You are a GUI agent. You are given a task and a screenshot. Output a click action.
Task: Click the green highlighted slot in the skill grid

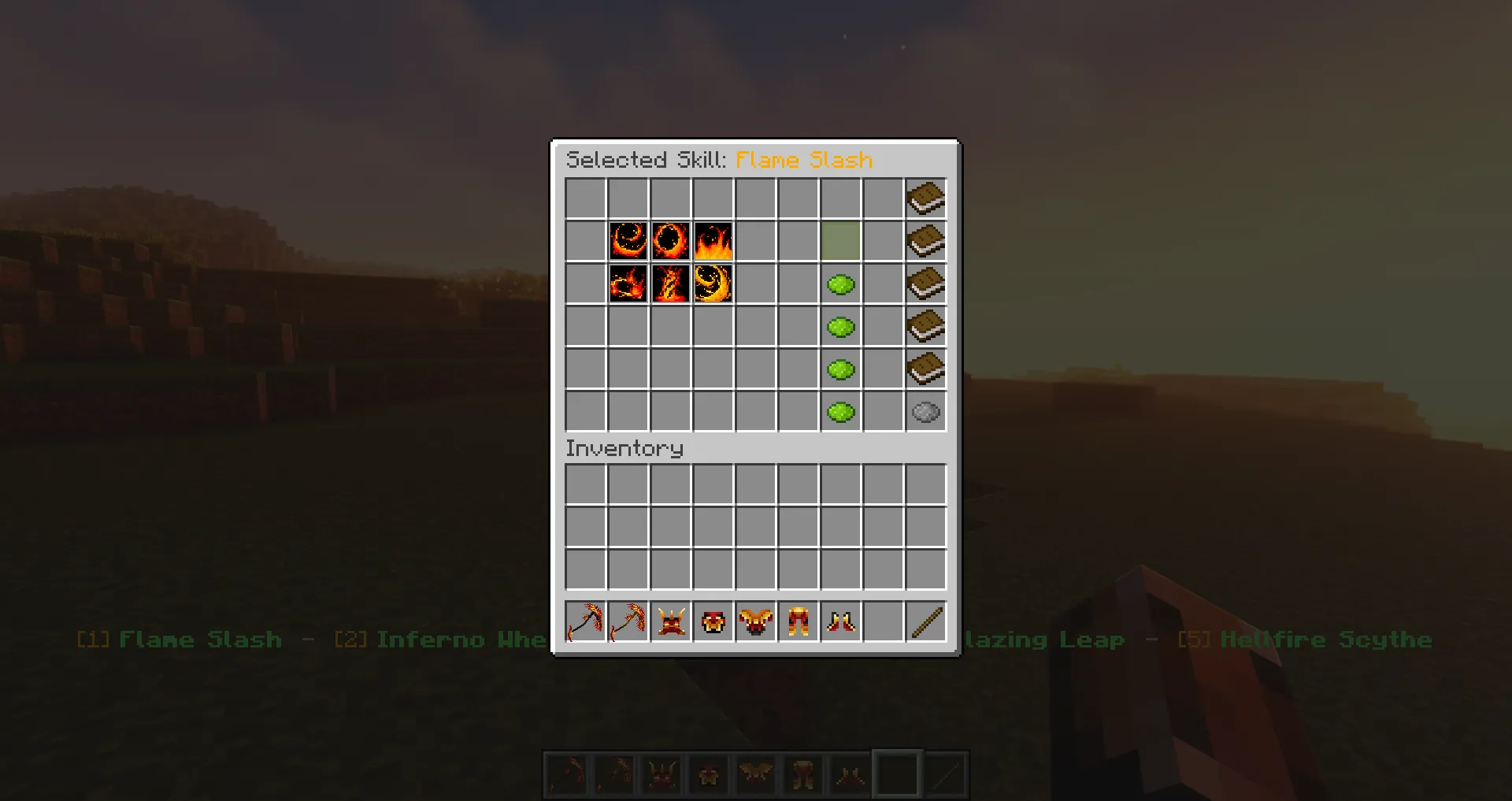click(840, 242)
